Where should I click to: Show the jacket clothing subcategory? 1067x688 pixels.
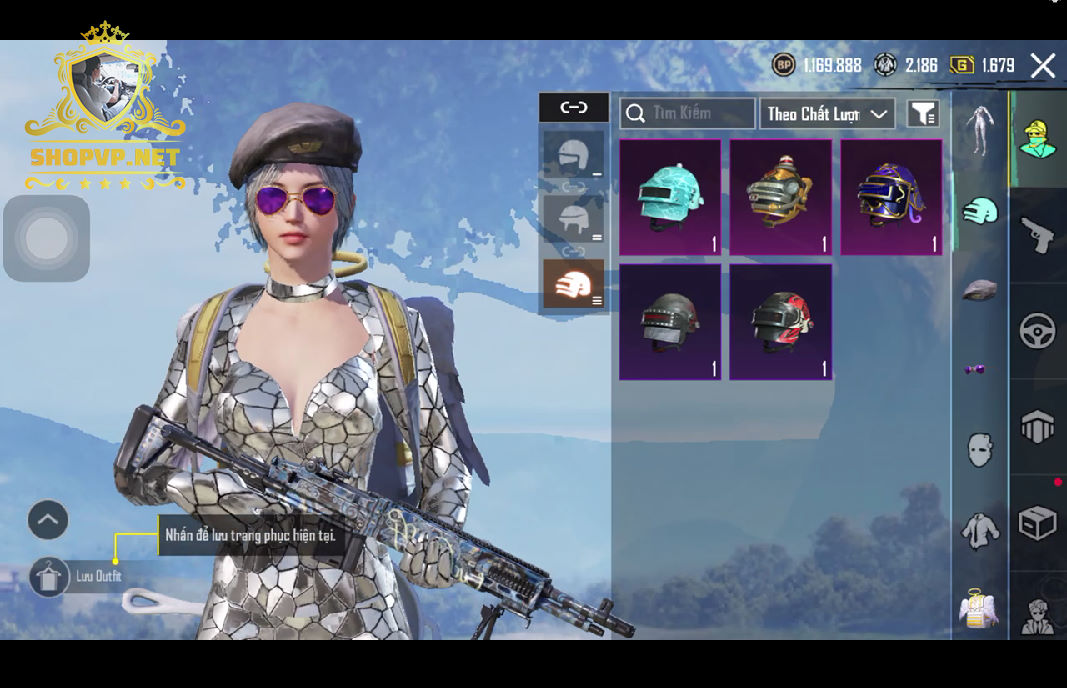pos(979,530)
